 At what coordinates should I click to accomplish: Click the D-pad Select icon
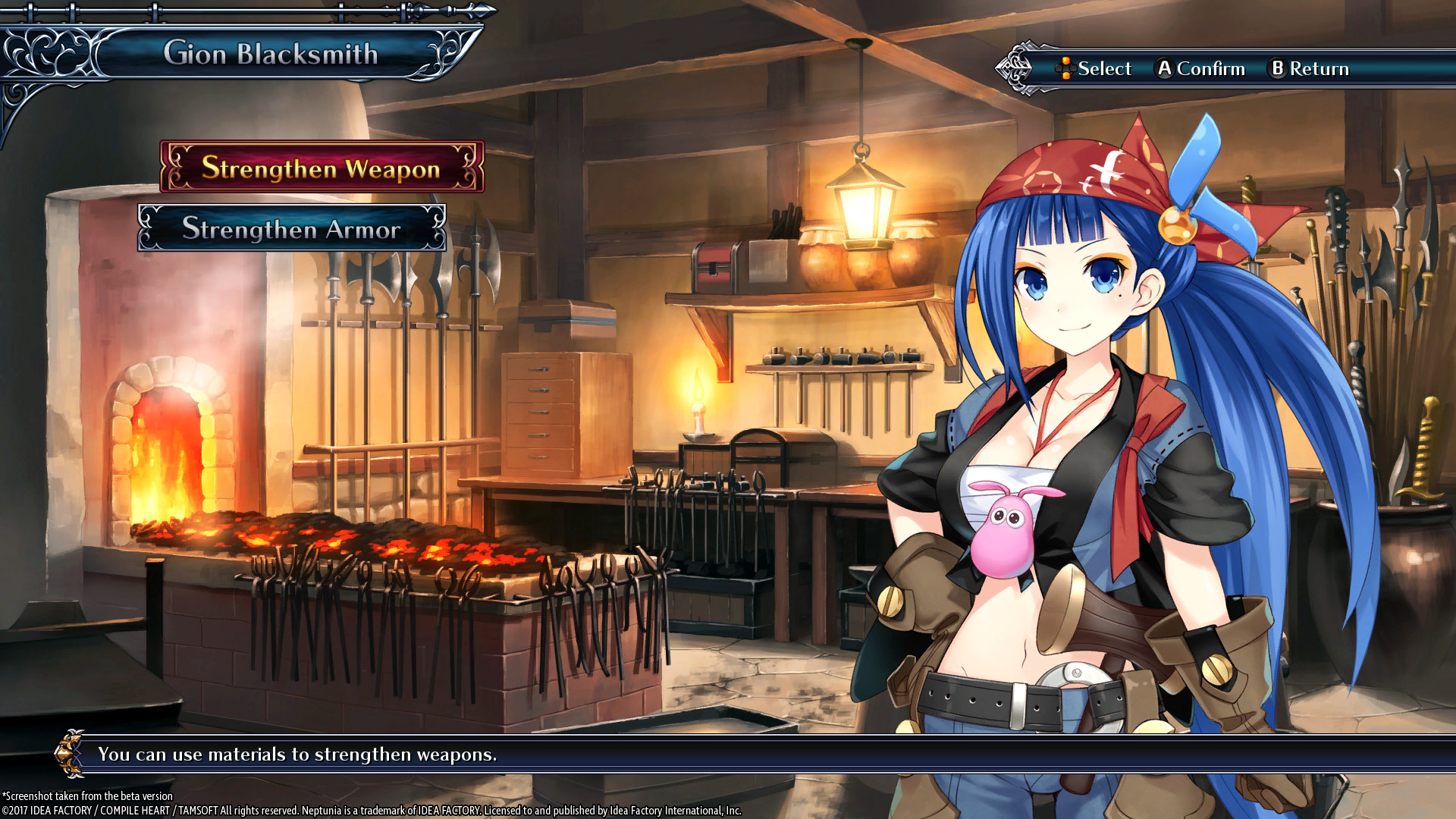[1067, 68]
